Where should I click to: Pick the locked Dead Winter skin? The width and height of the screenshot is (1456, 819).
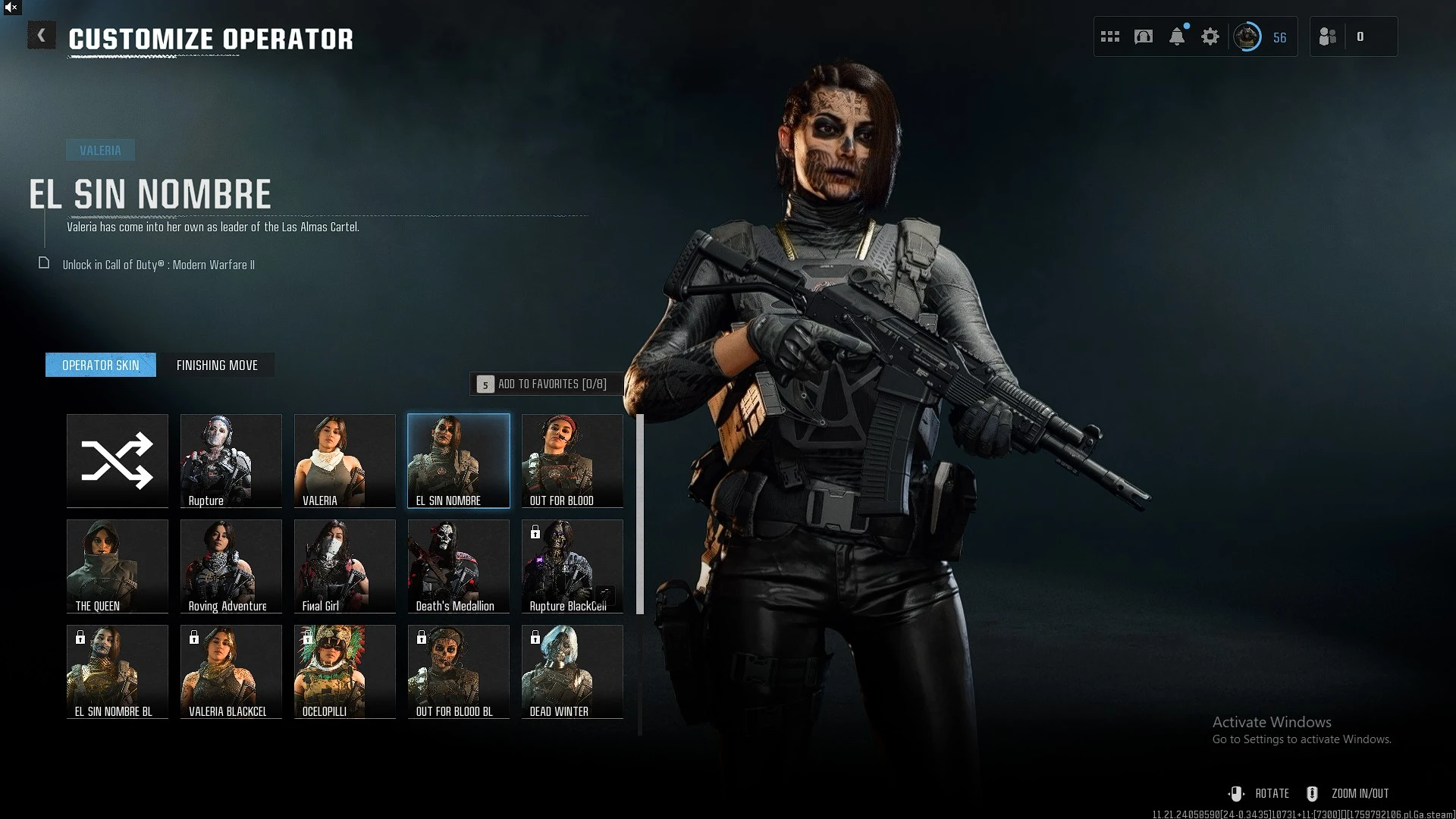point(573,671)
